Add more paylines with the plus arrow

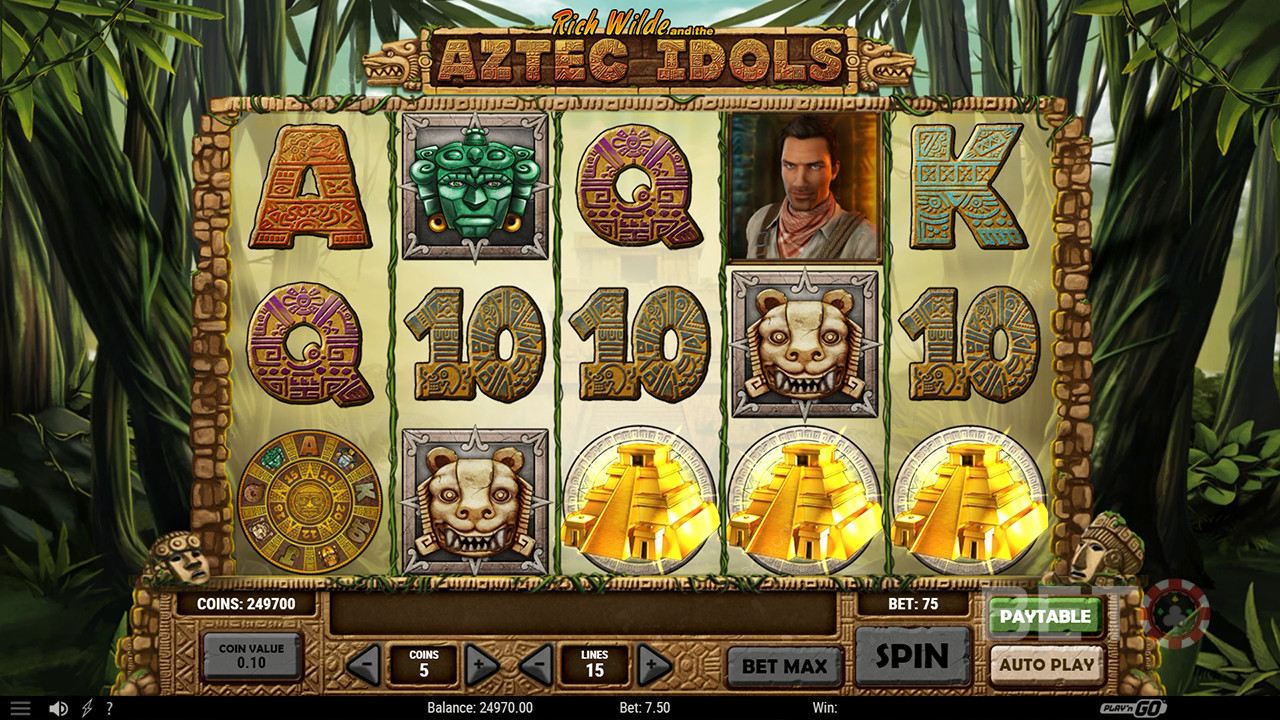pyautogui.click(x=654, y=664)
